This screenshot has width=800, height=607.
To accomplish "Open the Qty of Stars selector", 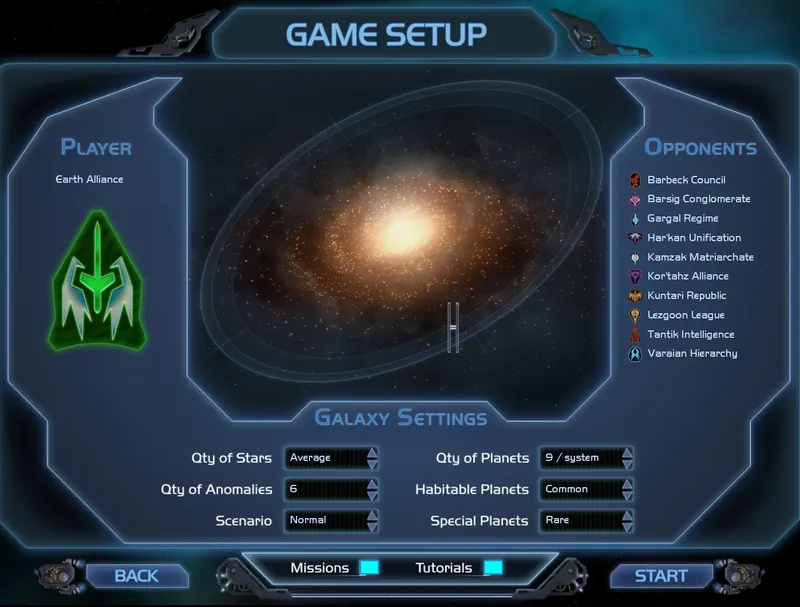I will 331,458.
